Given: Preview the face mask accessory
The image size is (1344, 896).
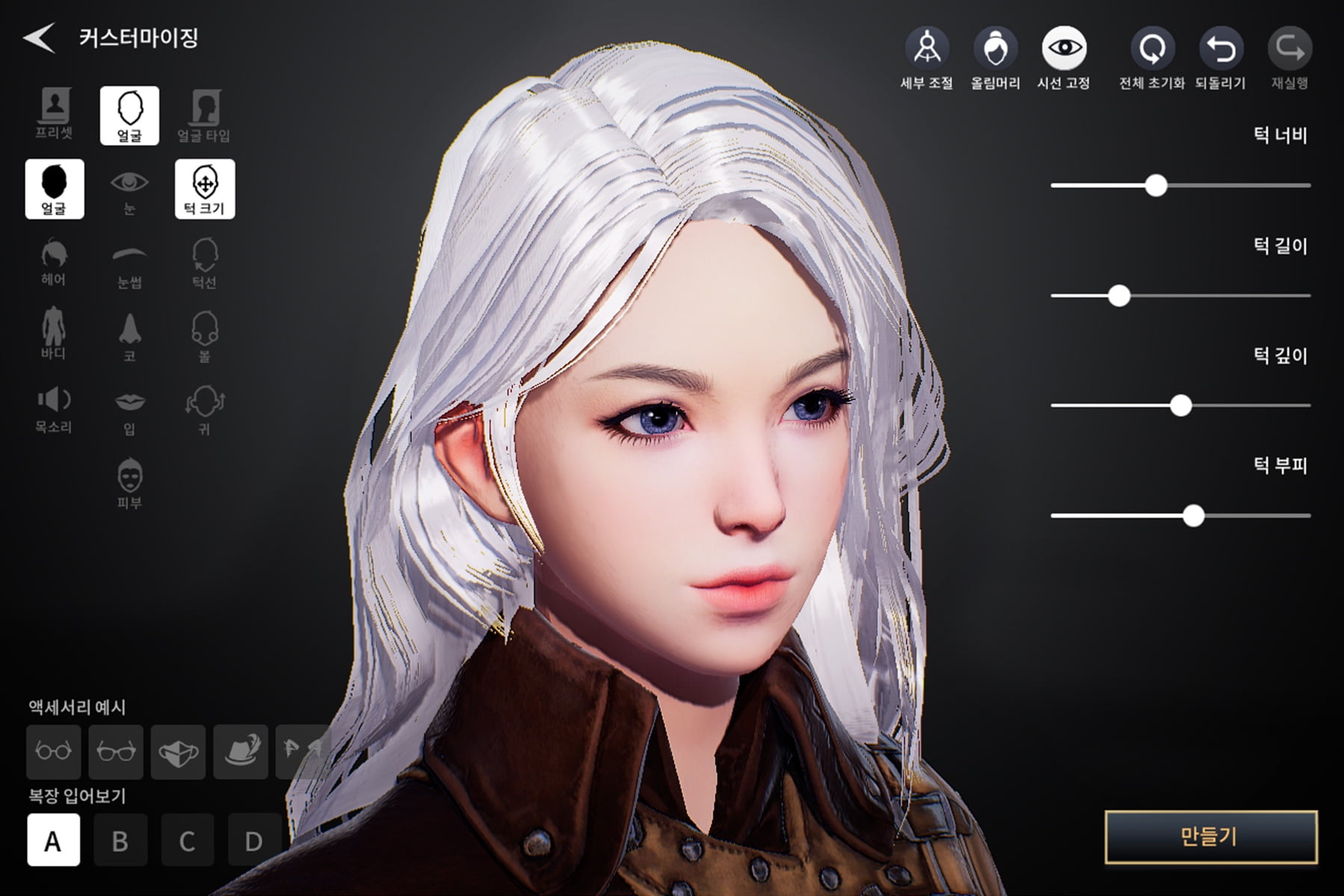Looking at the screenshot, I should click(178, 751).
